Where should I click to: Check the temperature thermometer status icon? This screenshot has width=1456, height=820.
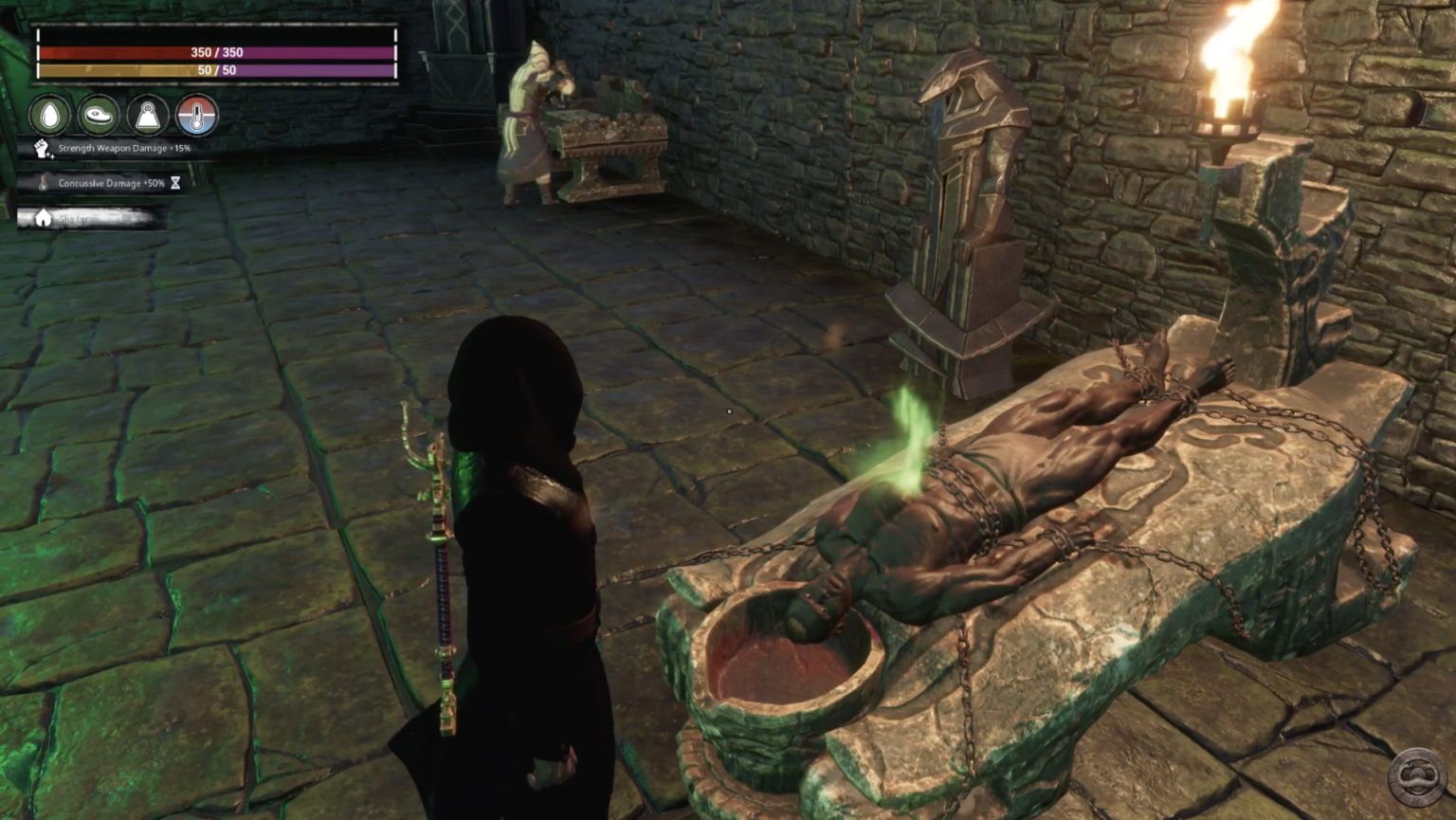[x=196, y=115]
